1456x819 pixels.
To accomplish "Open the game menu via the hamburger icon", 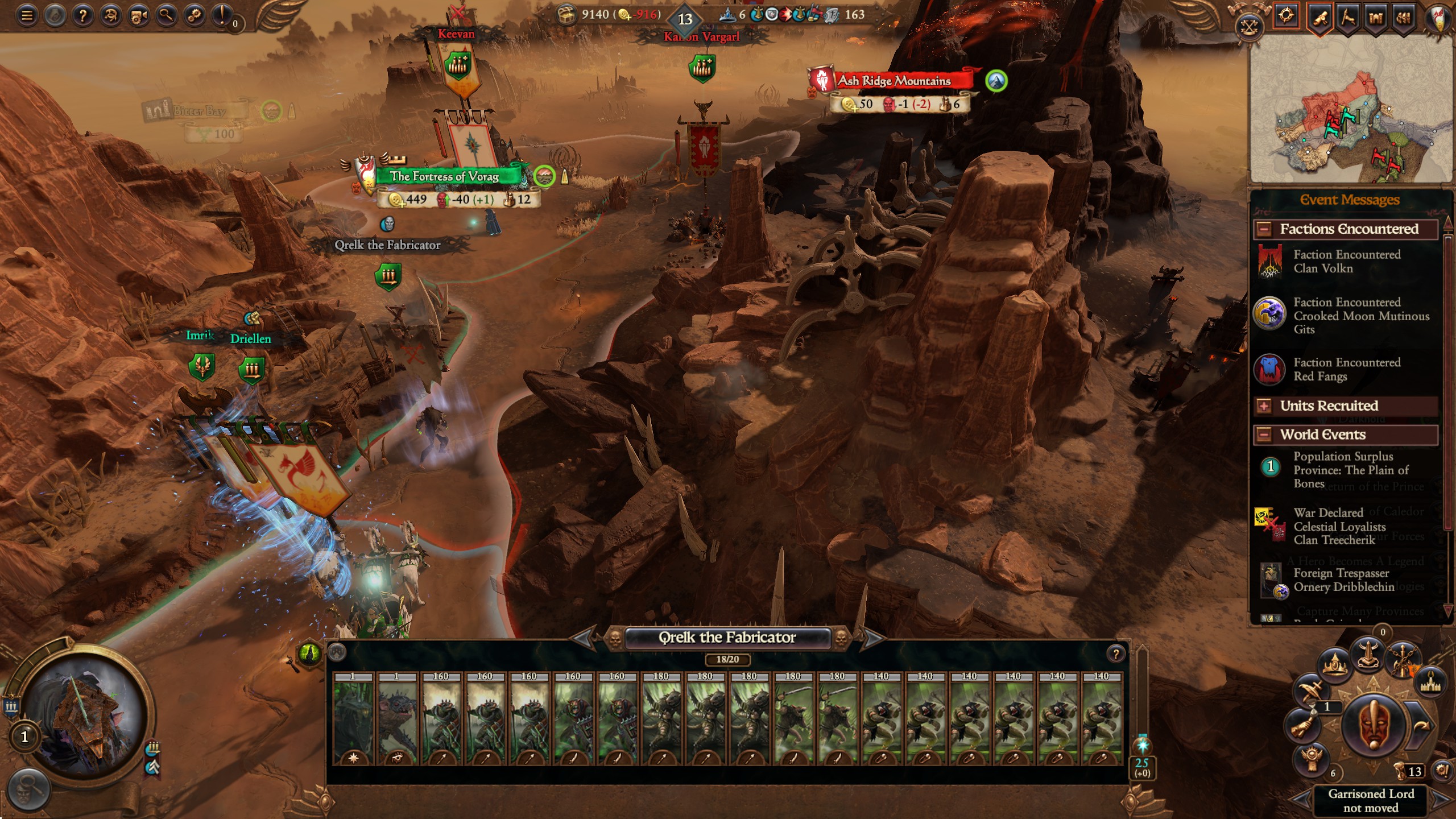I will coord(27,16).
